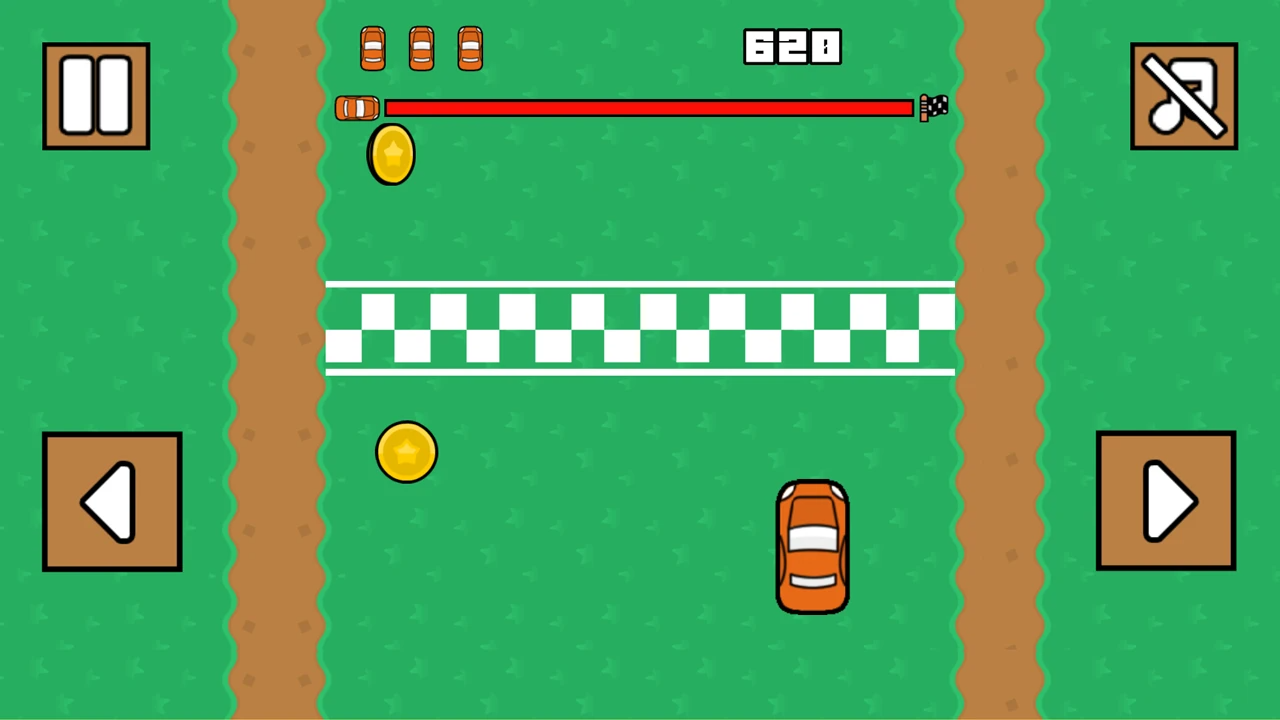Image resolution: width=1280 pixels, height=720 pixels.
Task: Click the second life car icon
Action: pyautogui.click(x=420, y=48)
